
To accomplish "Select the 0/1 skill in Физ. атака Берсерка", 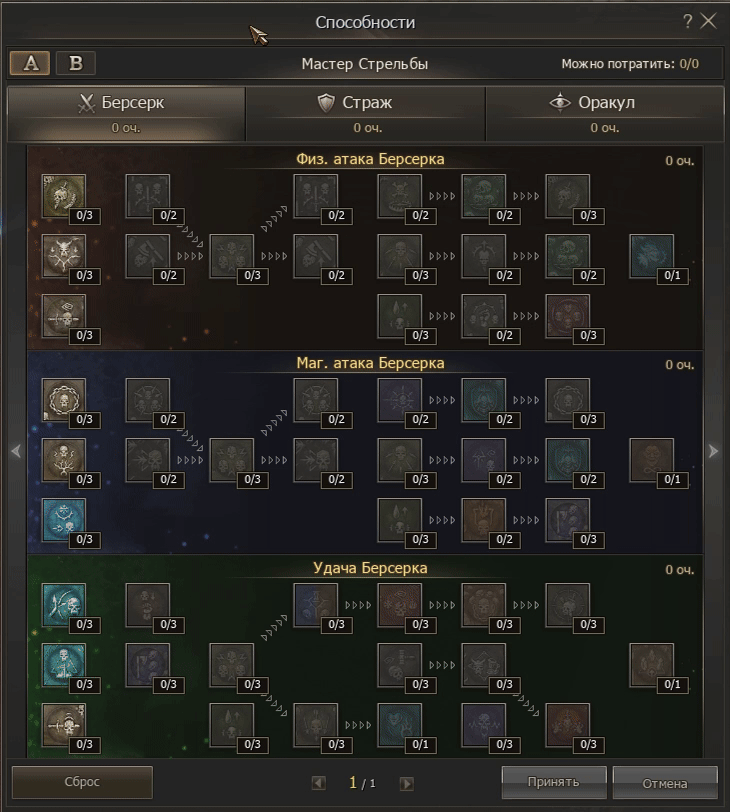I will click(652, 257).
